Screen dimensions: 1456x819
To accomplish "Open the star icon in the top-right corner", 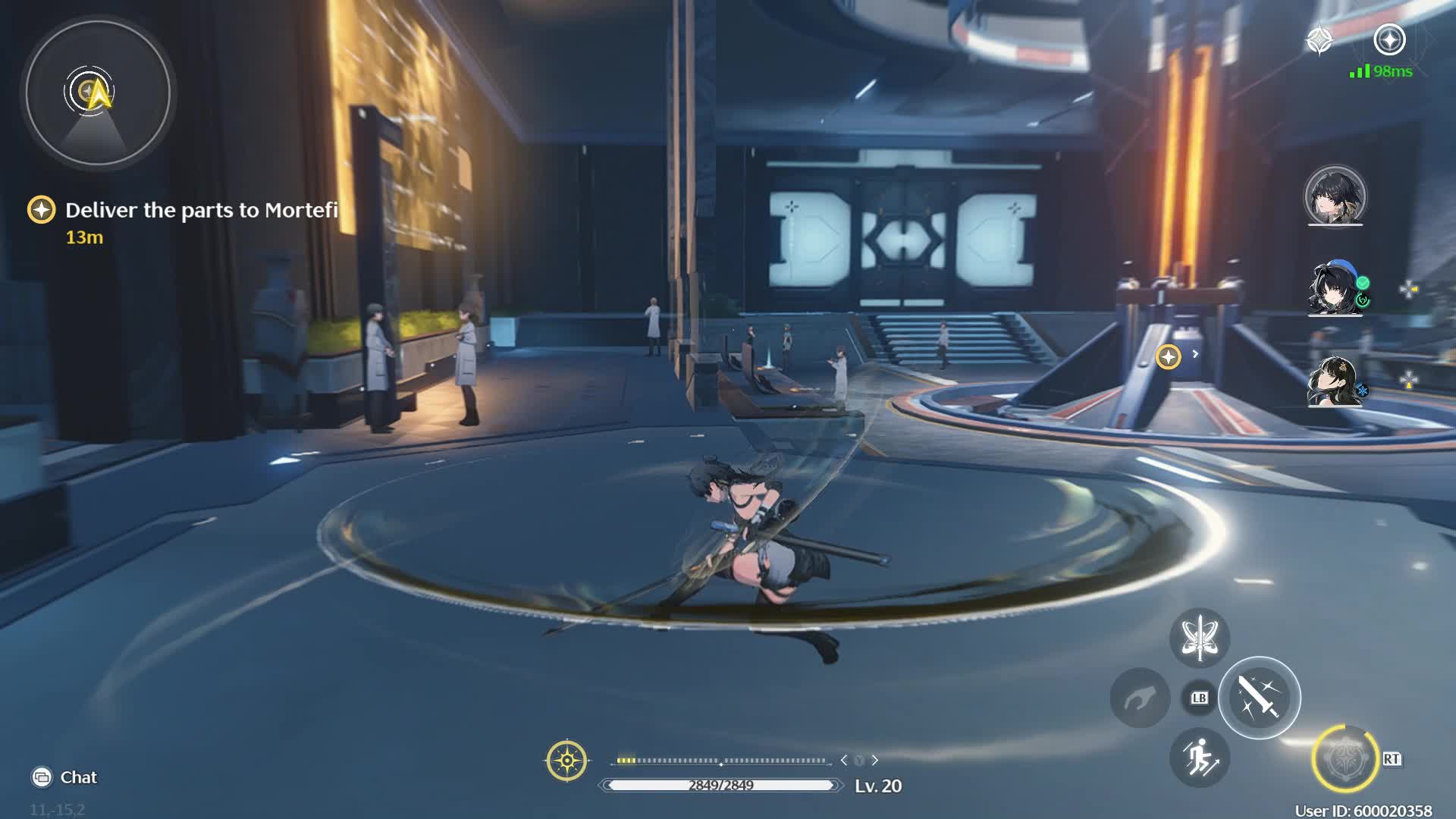I will click(1389, 39).
